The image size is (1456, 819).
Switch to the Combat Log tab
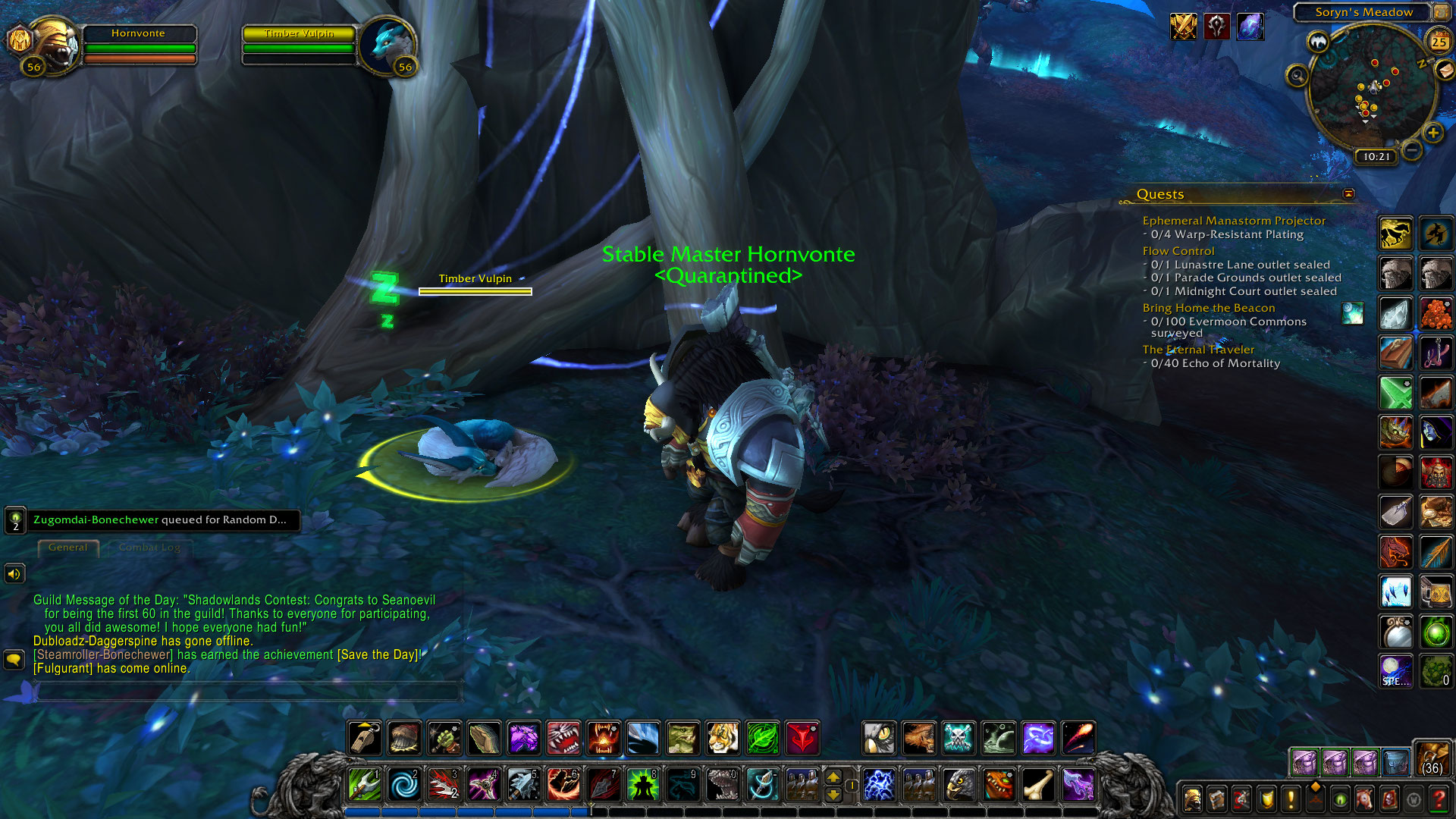(149, 548)
